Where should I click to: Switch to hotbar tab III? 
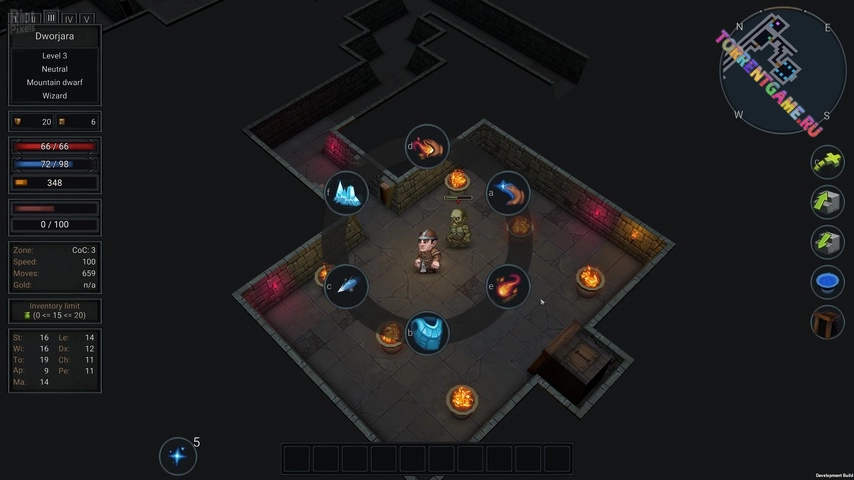(50, 18)
